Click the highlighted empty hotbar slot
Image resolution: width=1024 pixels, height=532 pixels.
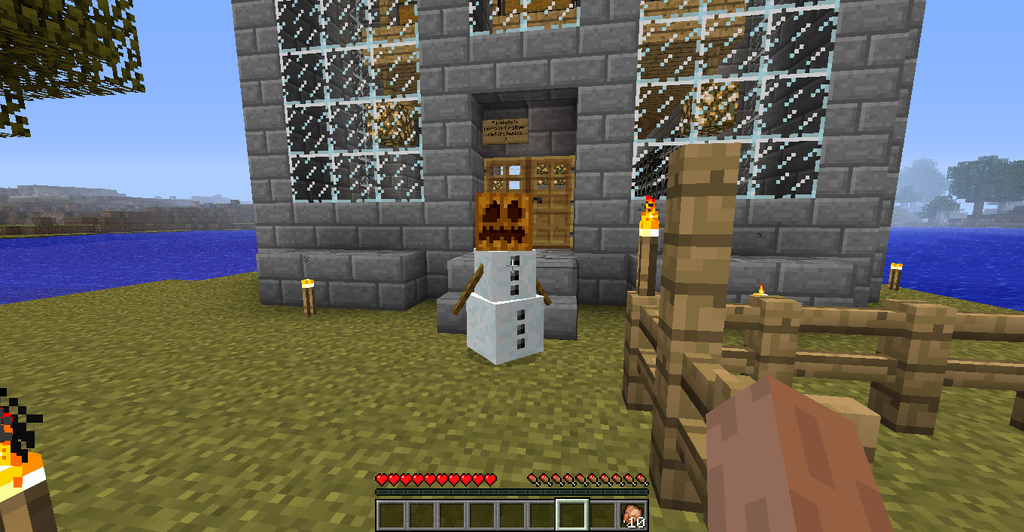[x=573, y=515]
